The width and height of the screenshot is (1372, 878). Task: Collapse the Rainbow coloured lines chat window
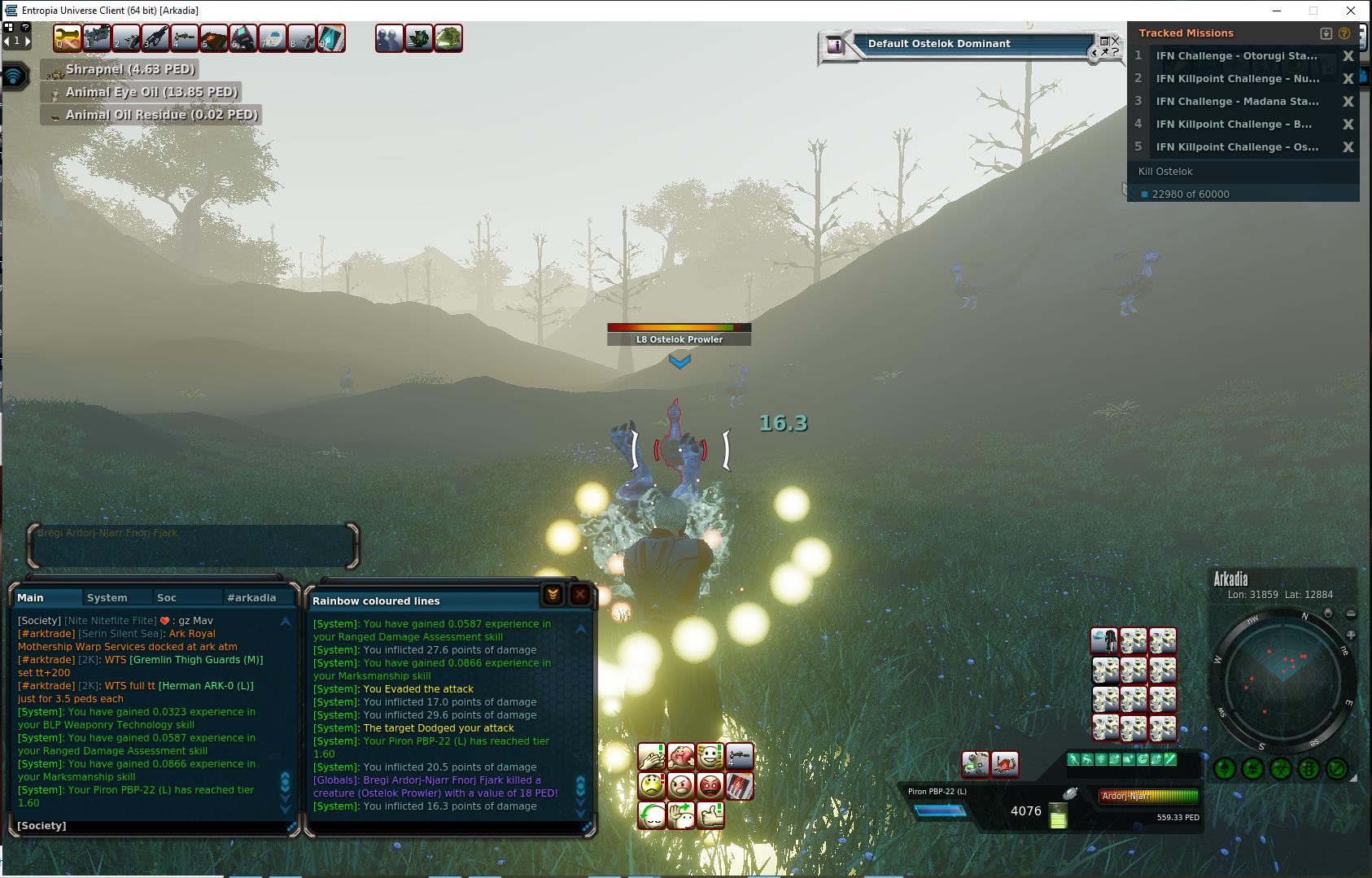coord(553,595)
